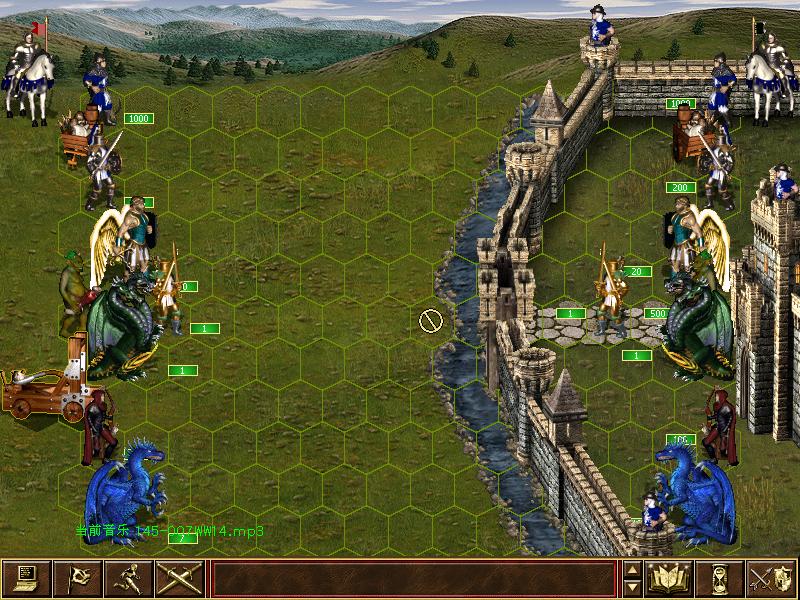Viewport: 800px width, 600px height.
Task: Click the combat log message bar
Action: coord(413,578)
